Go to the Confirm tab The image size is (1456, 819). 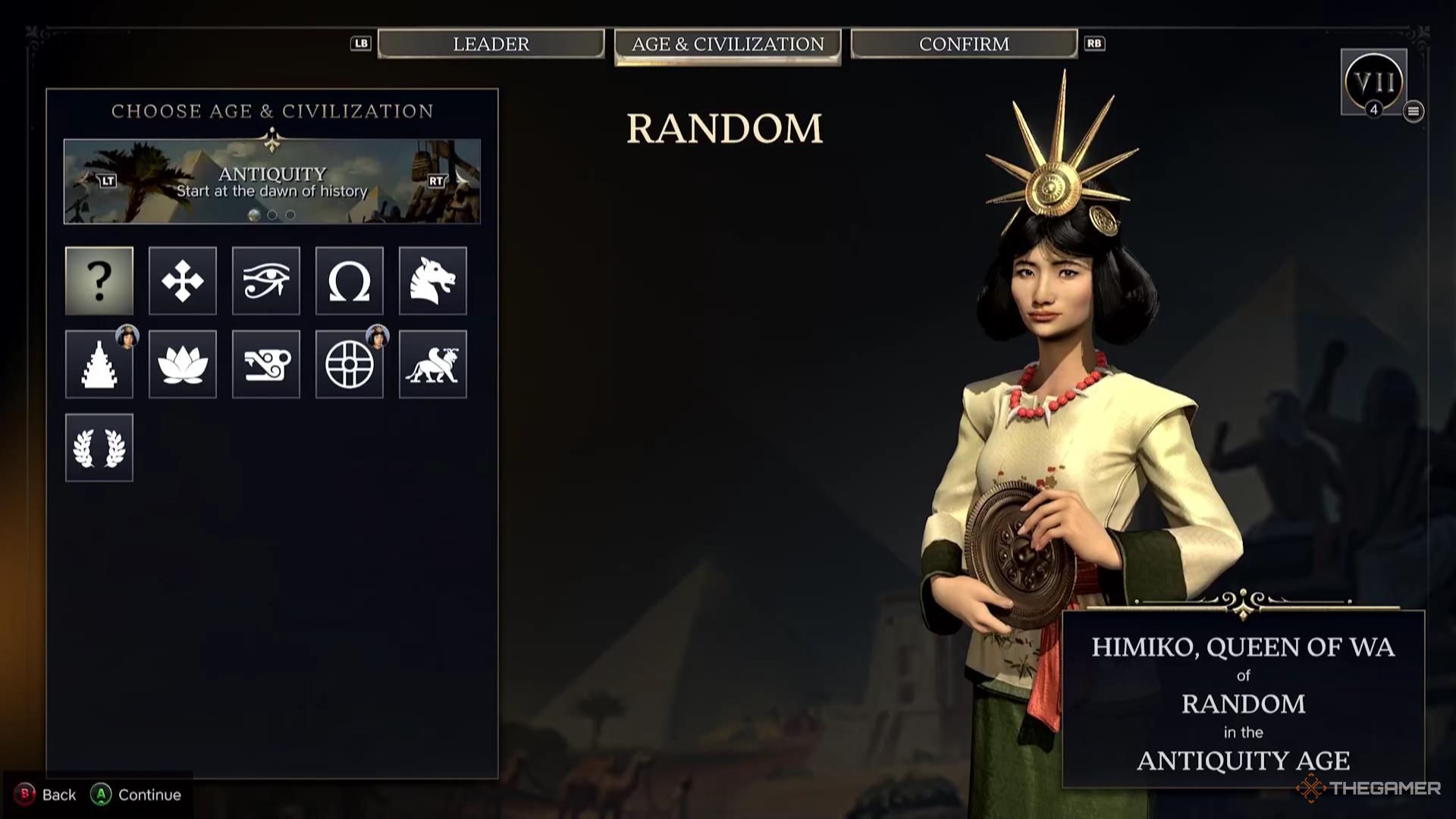(x=964, y=44)
